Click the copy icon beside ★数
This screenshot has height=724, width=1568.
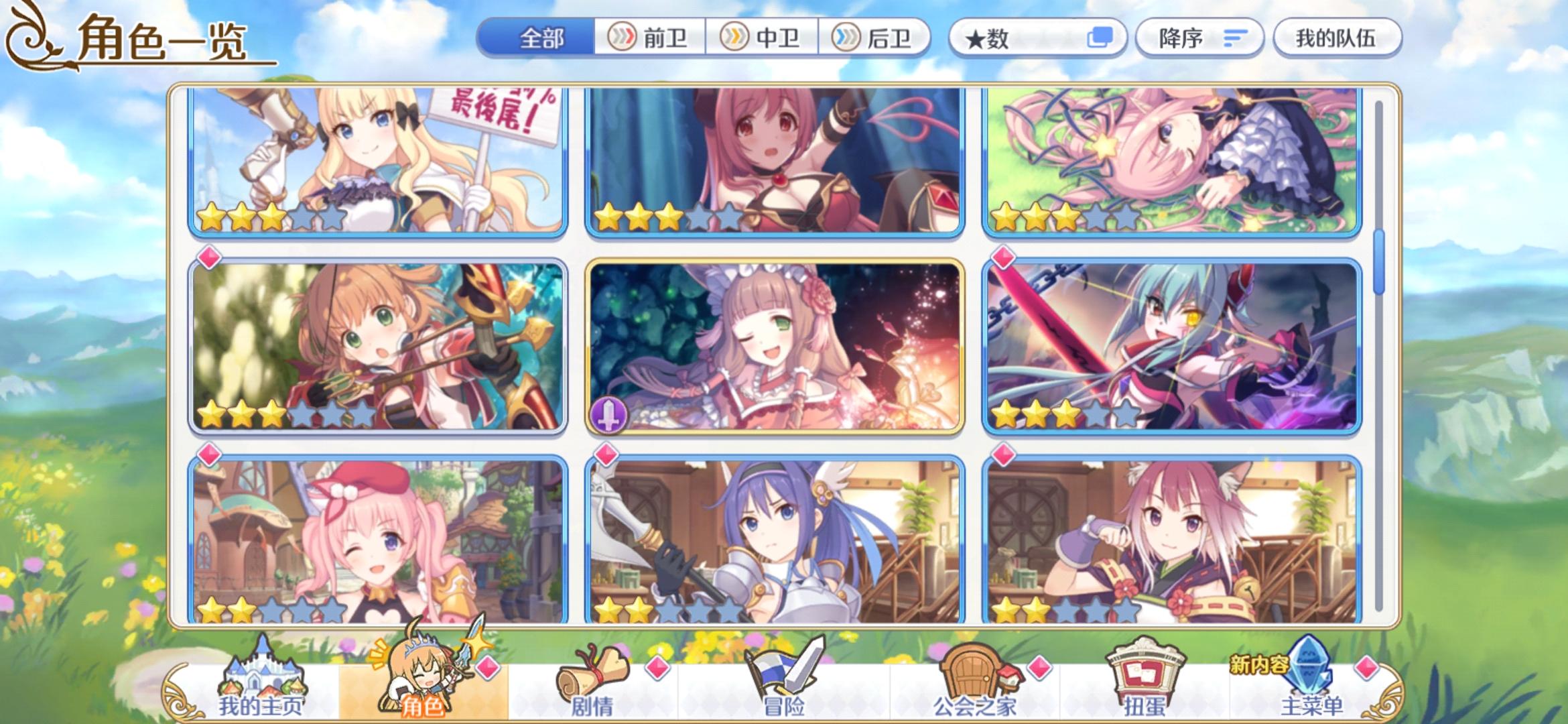[x=1099, y=38]
